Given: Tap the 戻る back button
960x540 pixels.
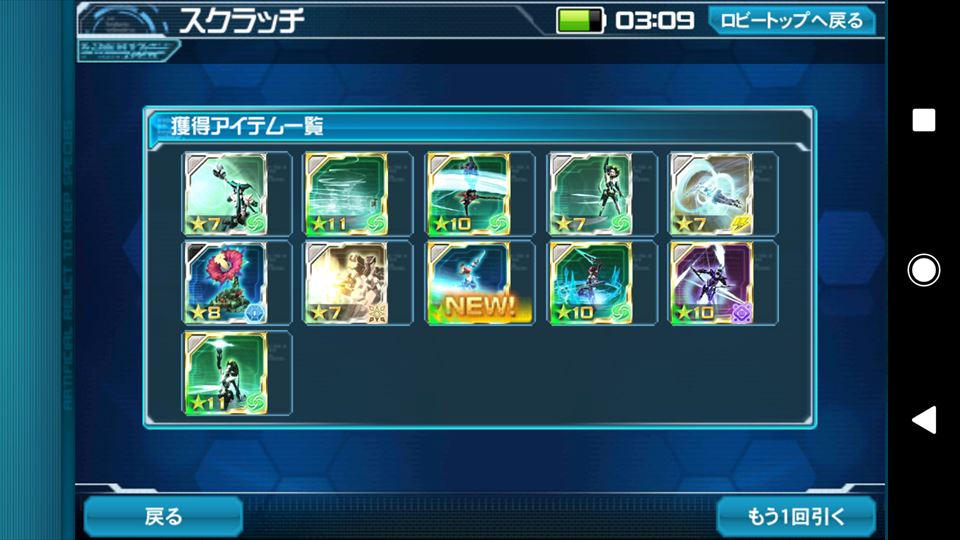Looking at the screenshot, I should [163, 516].
